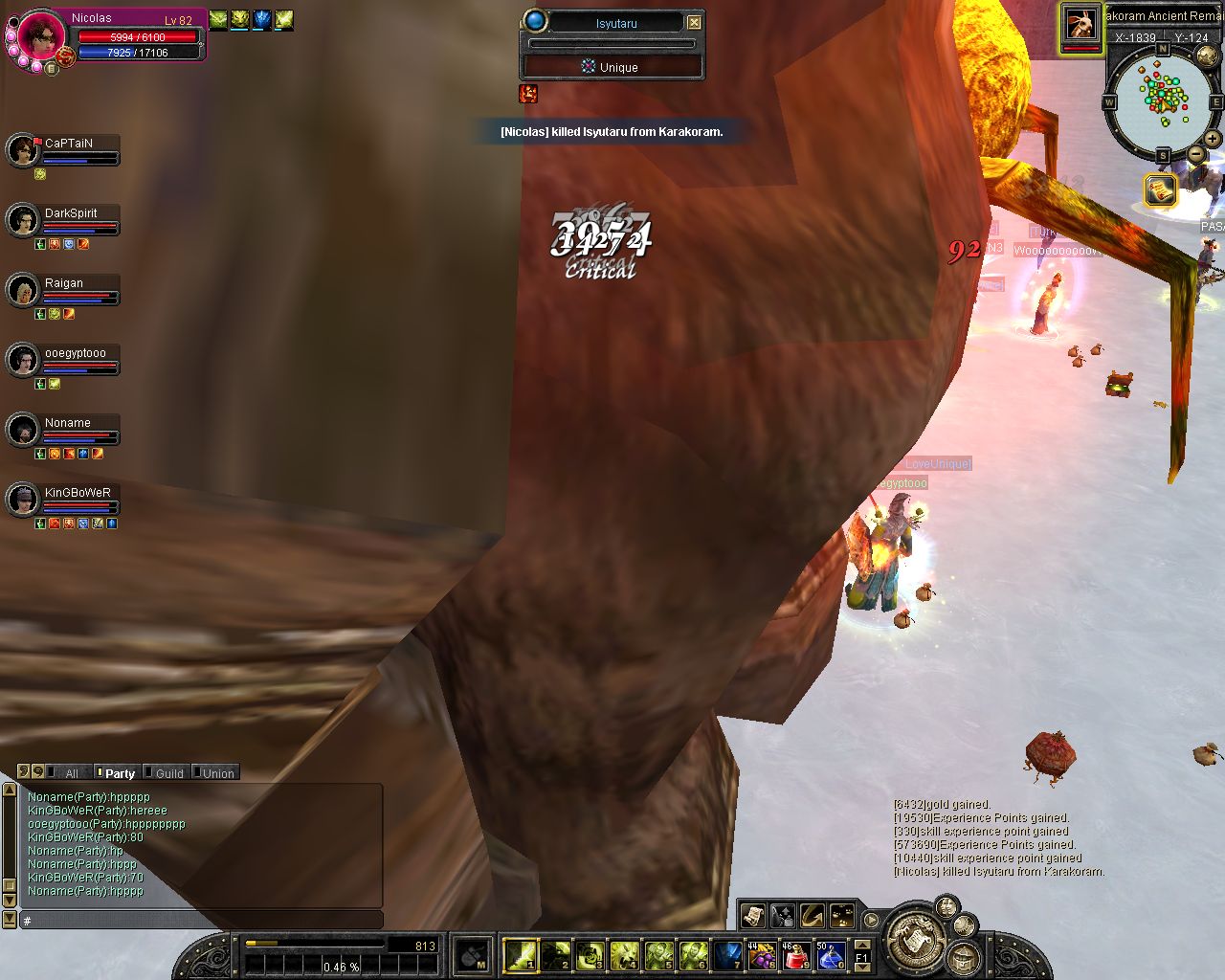Click the mouse M icon left of the hotbar
The height and width of the screenshot is (980, 1225).
point(474,955)
